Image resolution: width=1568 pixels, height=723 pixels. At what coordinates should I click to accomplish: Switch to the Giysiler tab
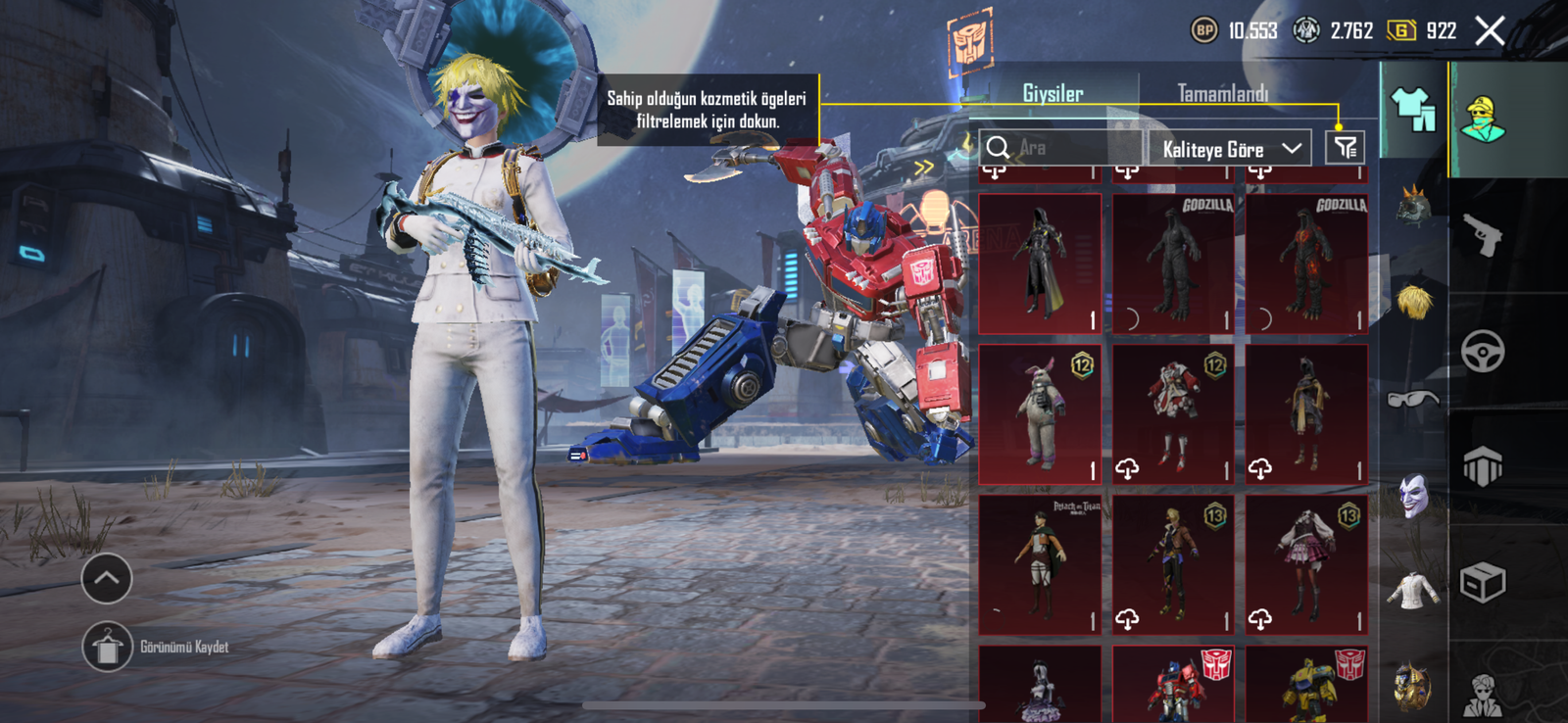coord(1053,94)
